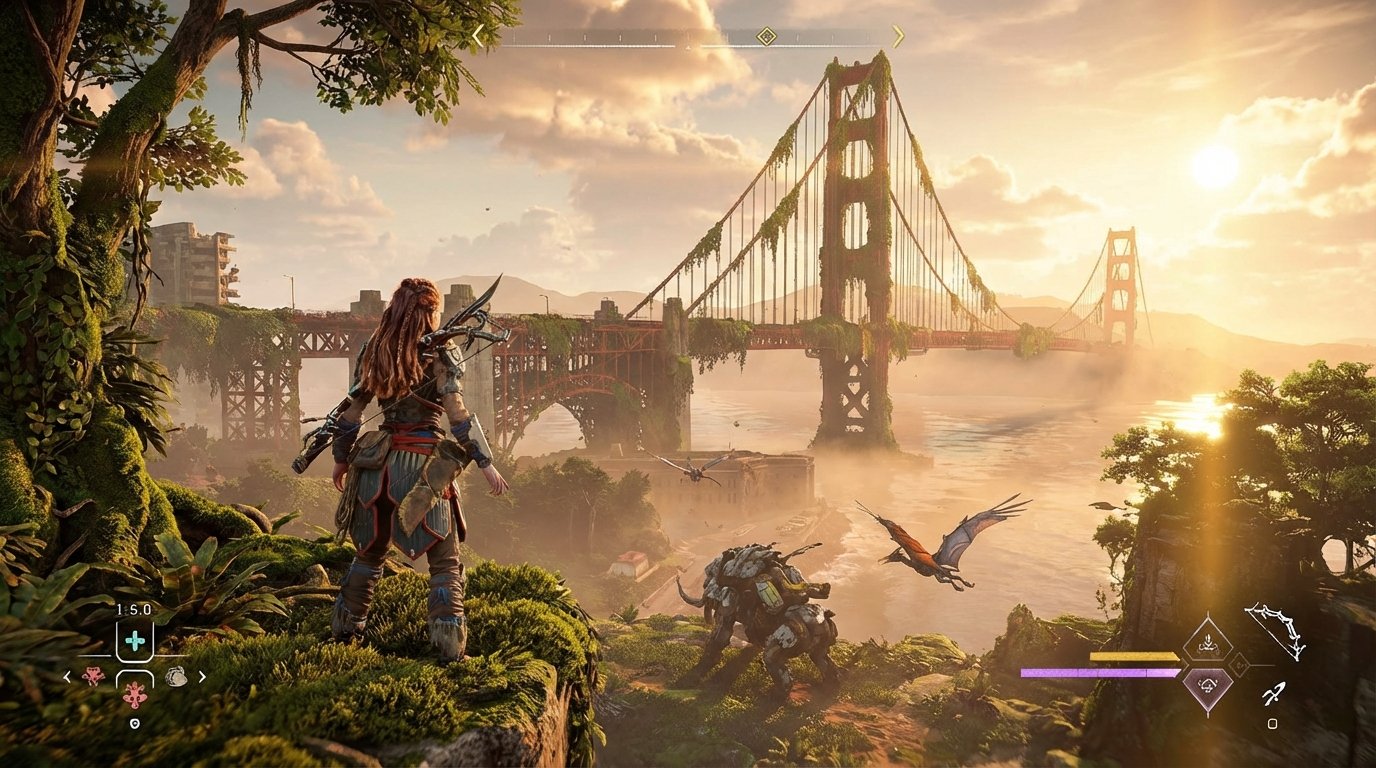Cycle tools right with the right chevron

point(201,677)
